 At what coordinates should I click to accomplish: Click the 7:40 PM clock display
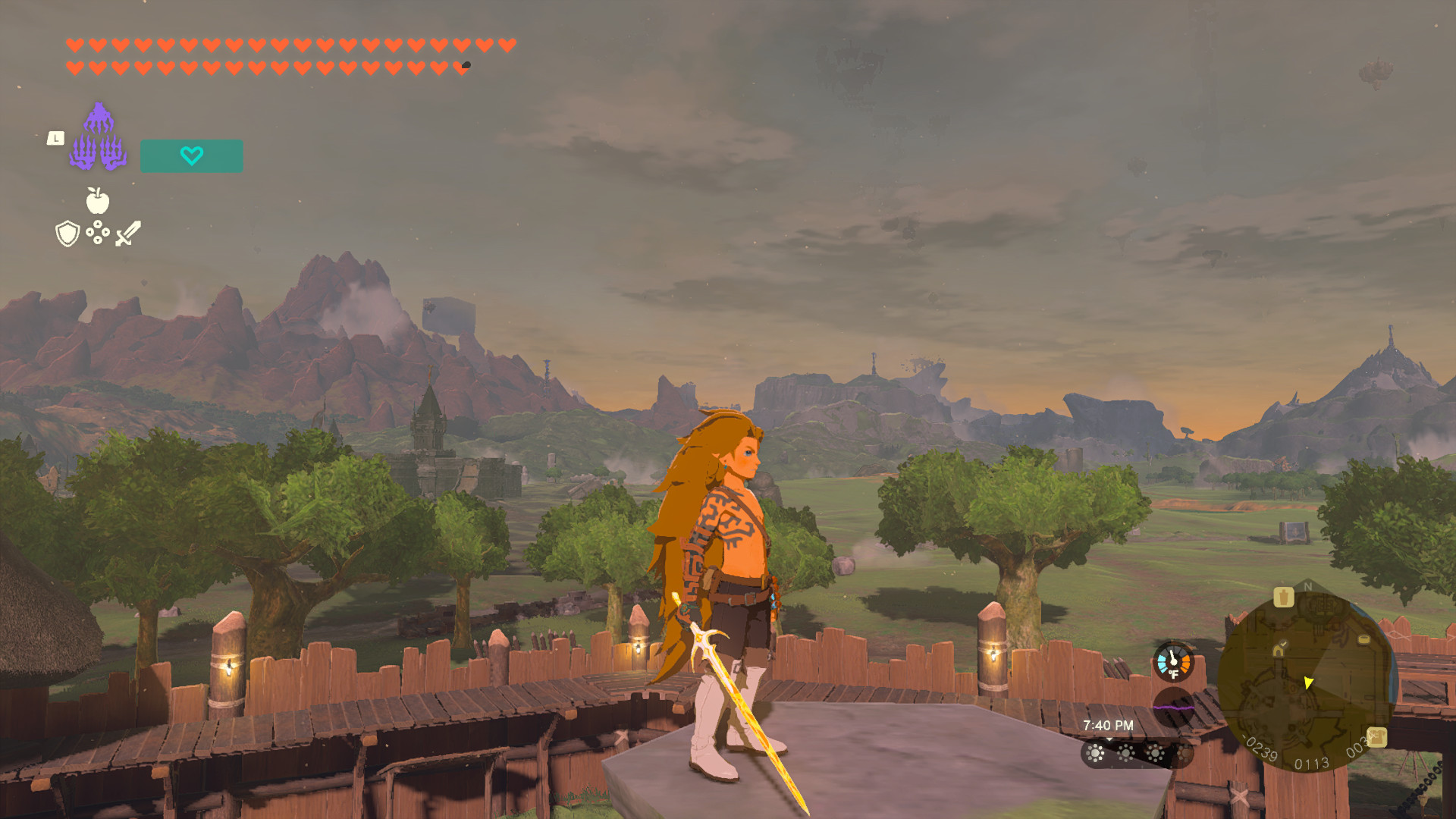1108,725
